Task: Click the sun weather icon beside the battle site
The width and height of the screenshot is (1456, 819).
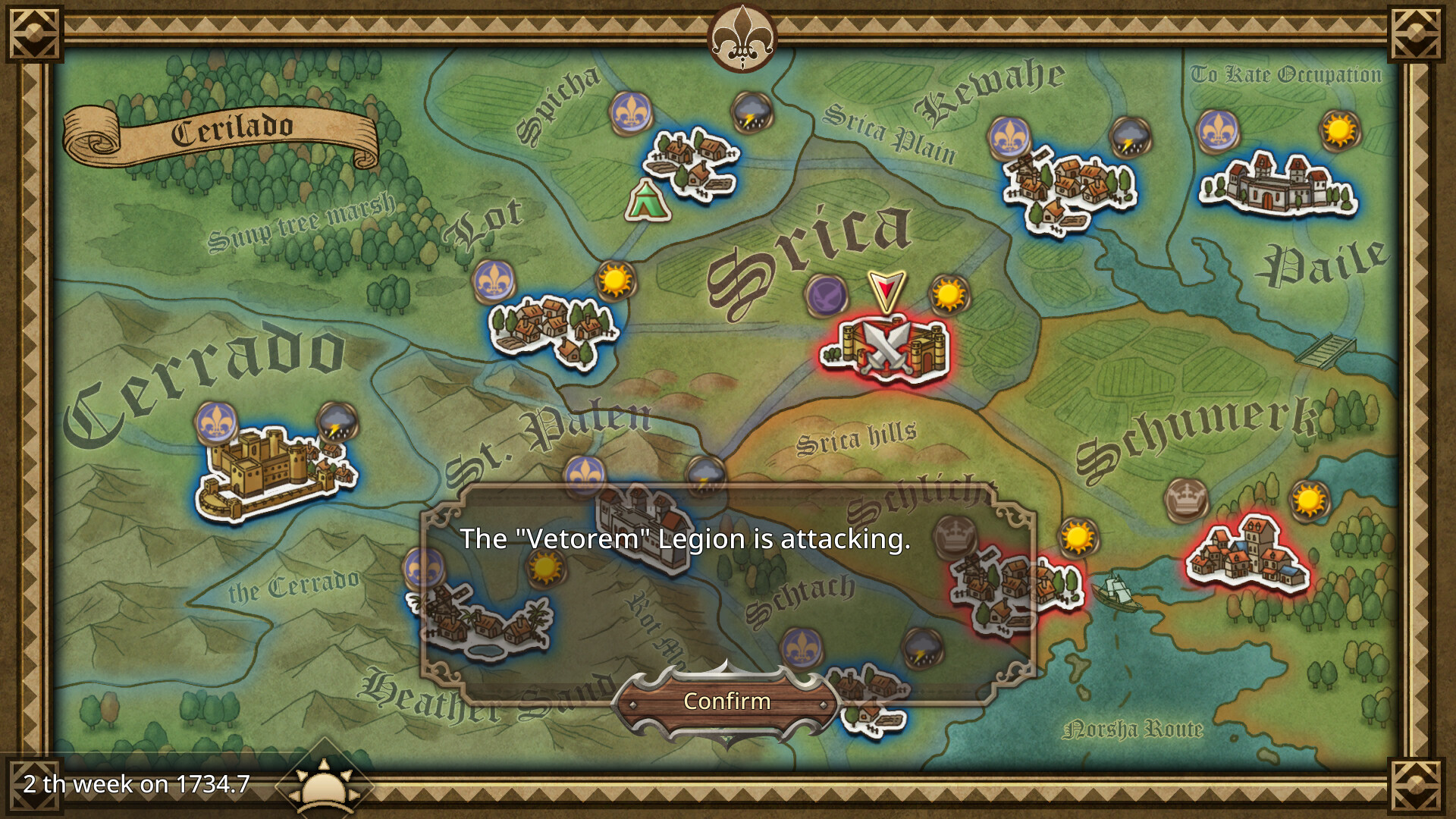Action: click(x=946, y=296)
